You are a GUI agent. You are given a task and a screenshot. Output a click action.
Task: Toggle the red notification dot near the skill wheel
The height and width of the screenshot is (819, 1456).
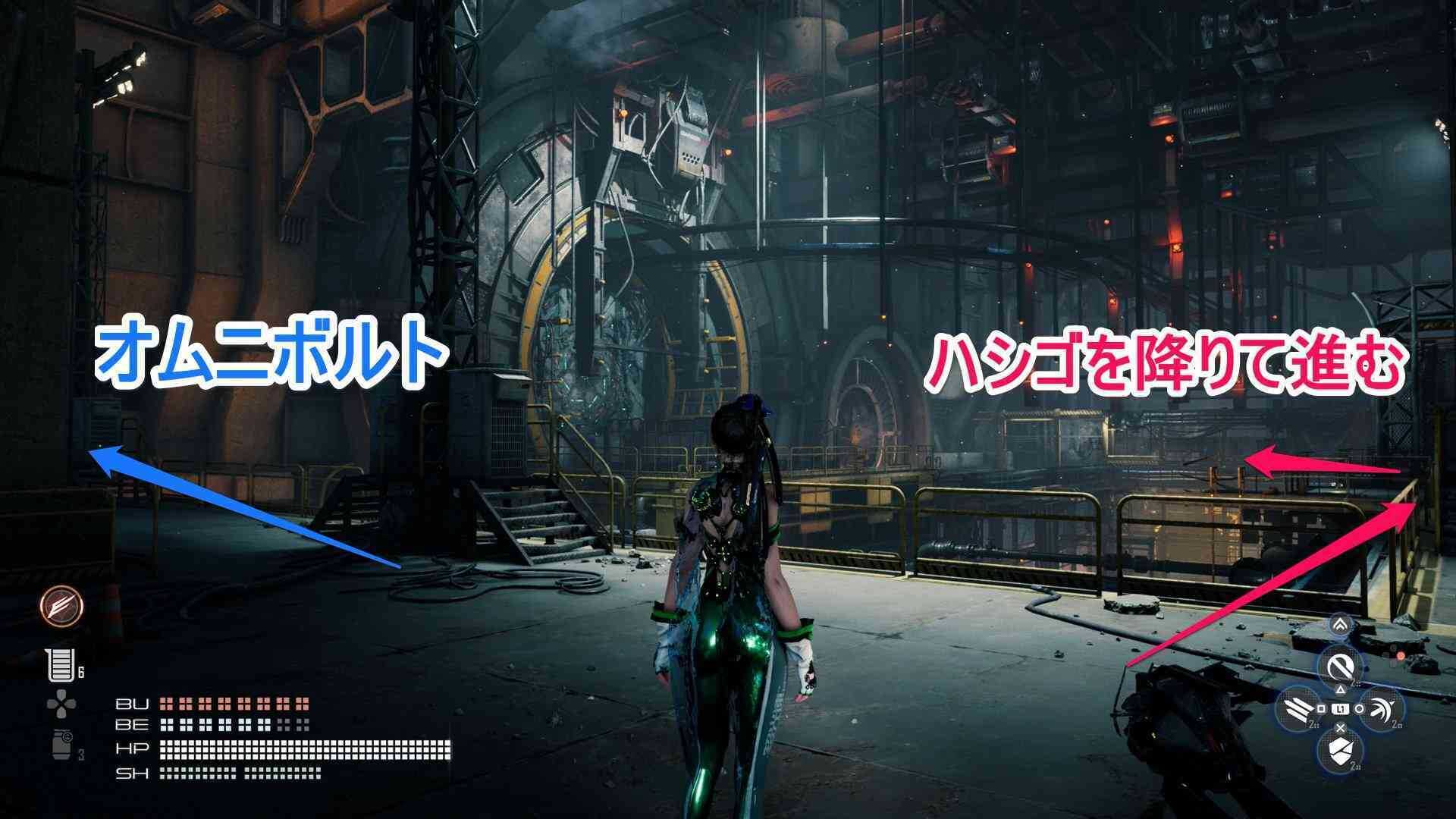(x=1400, y=655)
